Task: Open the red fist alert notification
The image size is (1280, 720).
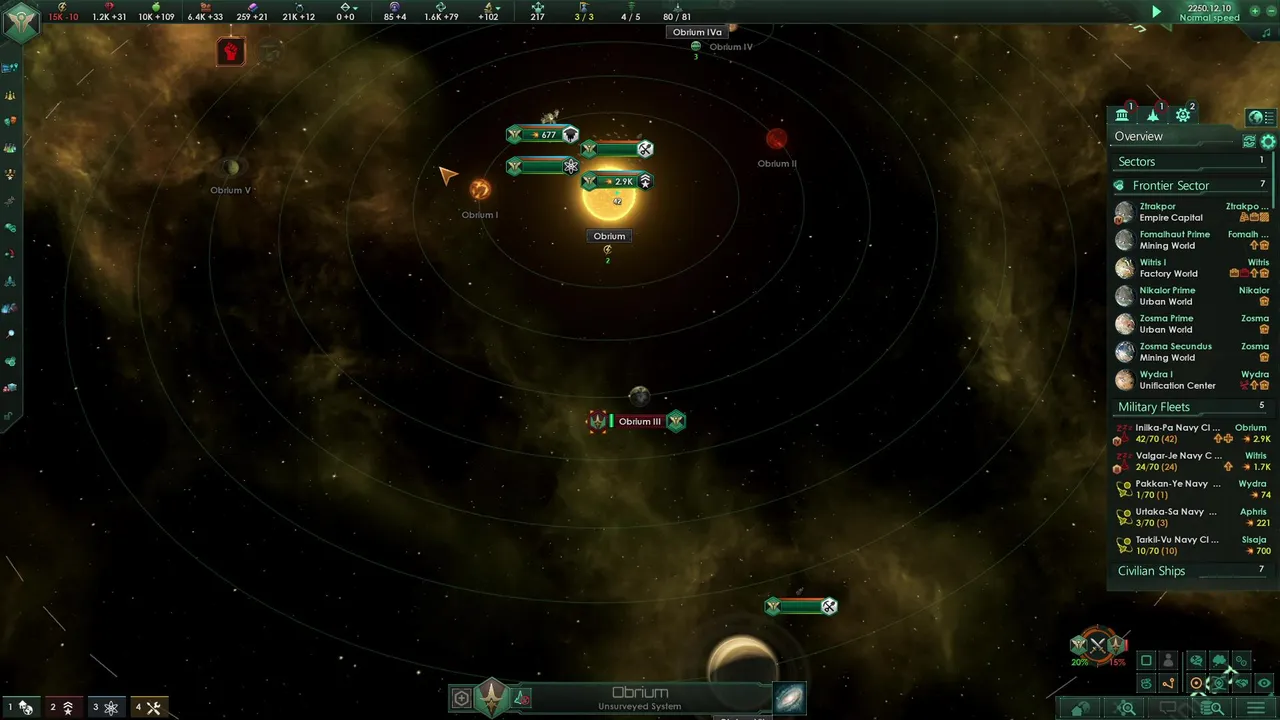Action: (x=231, y=51)
